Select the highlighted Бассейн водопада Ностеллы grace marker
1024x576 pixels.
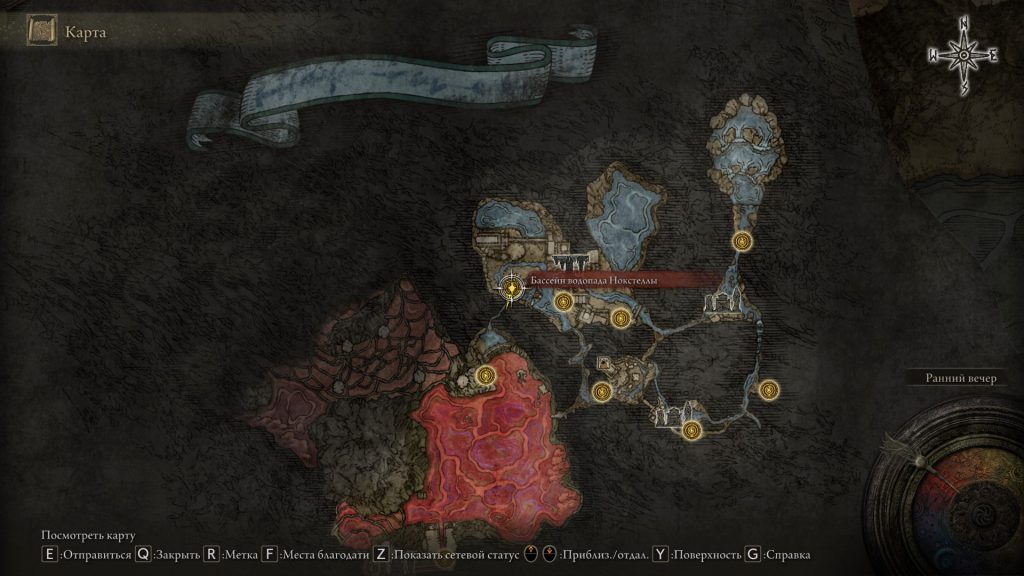pyautogui.click(x=512, y=288)
